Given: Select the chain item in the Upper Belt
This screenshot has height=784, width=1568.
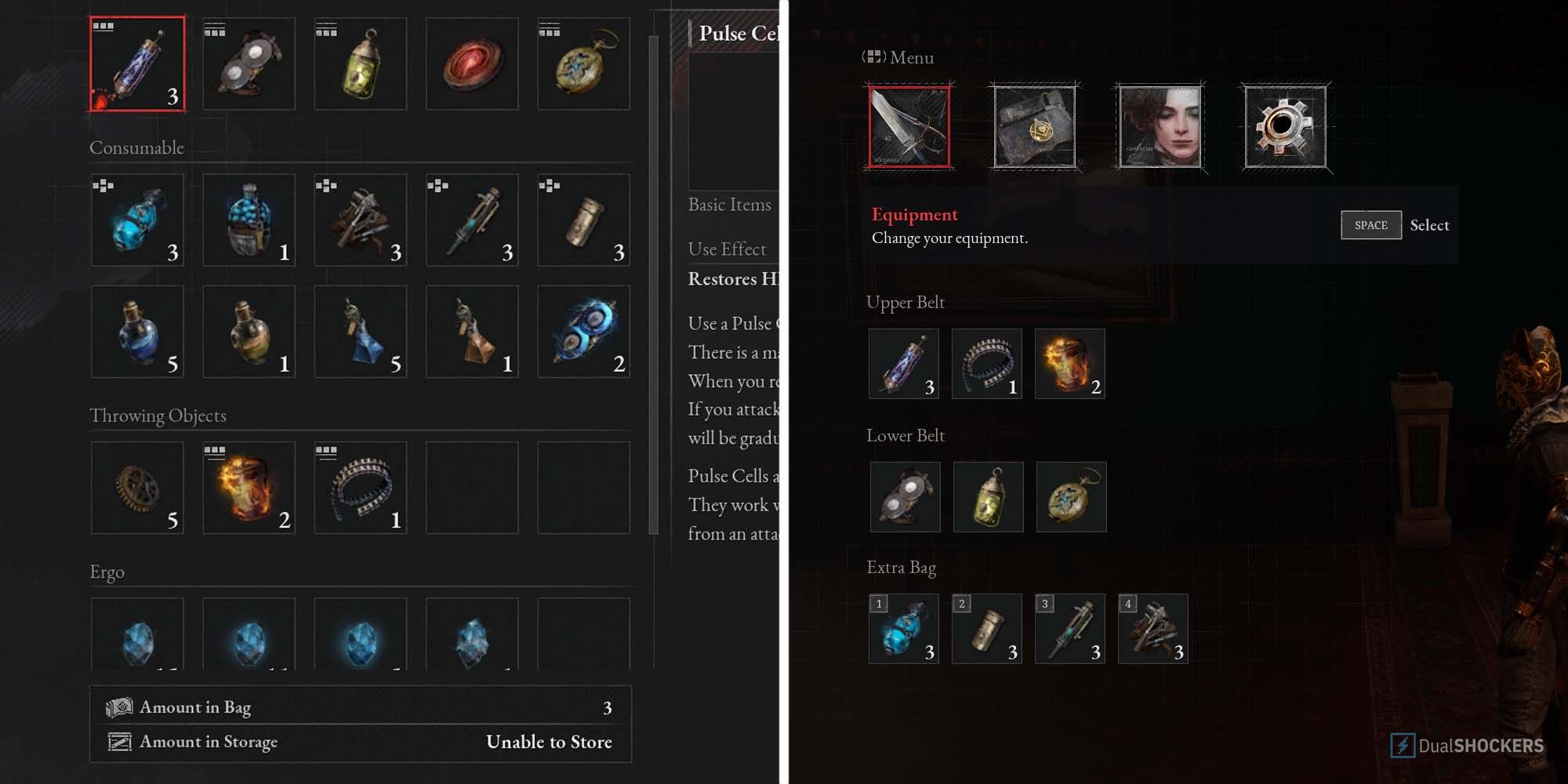Looking at the screenshot, I should click(987, 364).
